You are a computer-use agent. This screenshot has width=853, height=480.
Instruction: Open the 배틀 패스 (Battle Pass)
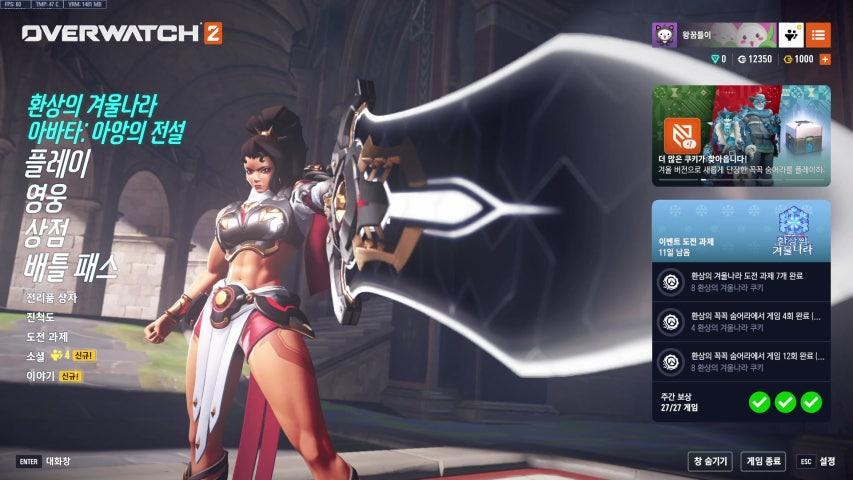point(71,267)
